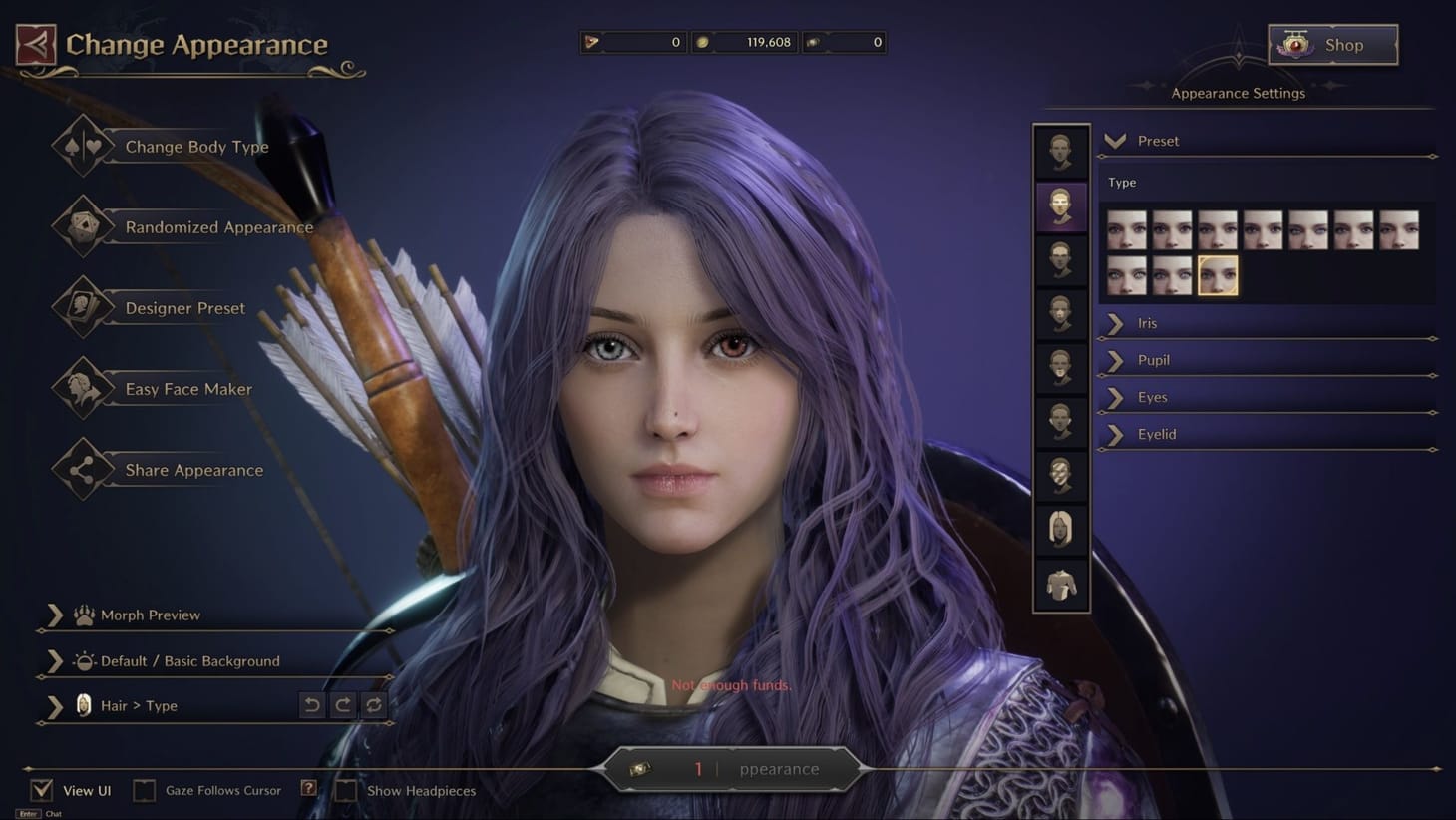Click the reset icon in the Hair > Type bar
Screen dimensions: 1456x820
coord(374,705)
